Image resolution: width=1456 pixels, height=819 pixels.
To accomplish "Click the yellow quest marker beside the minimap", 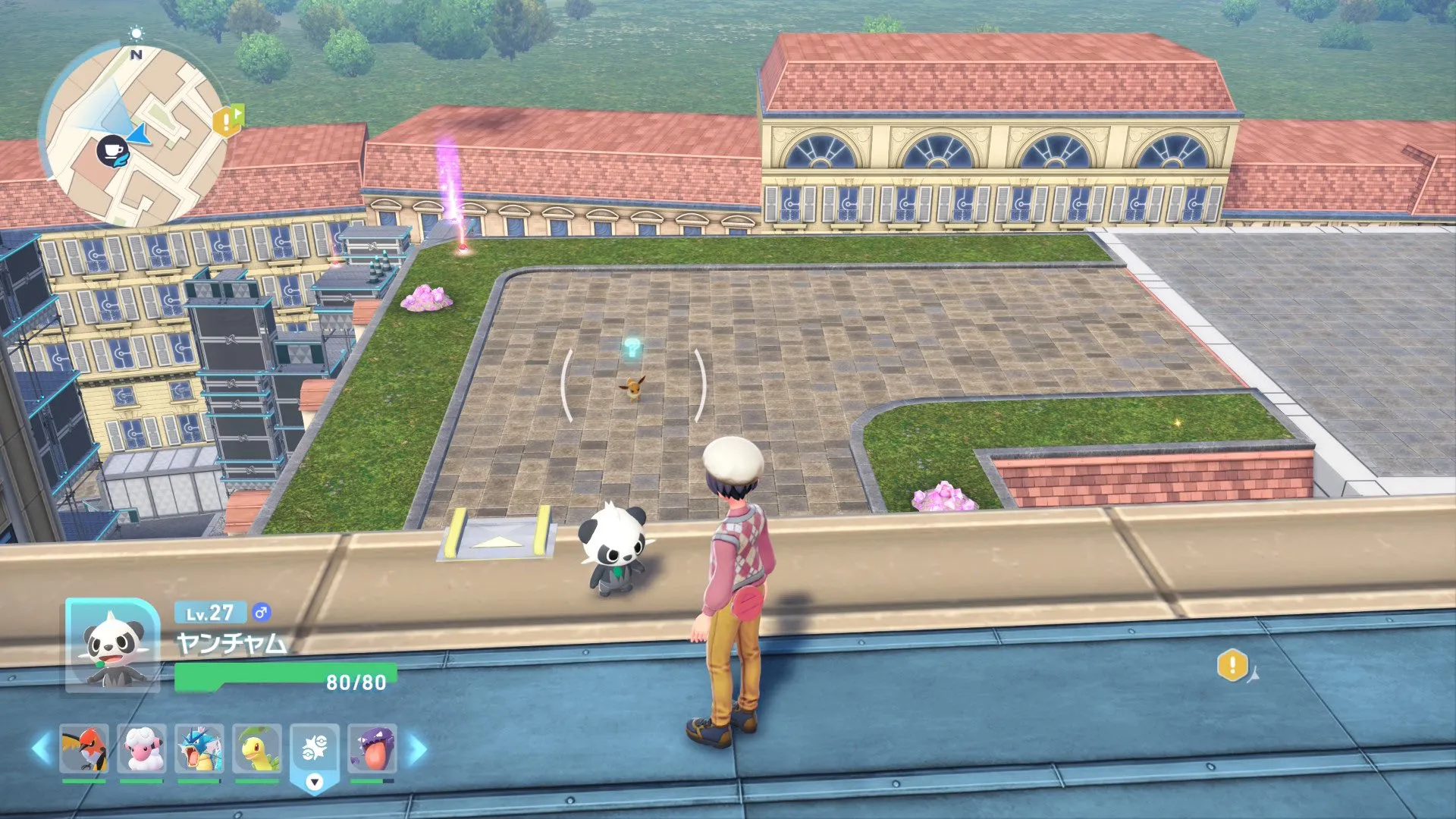I will pyautogui.click(x=227, y=120).
